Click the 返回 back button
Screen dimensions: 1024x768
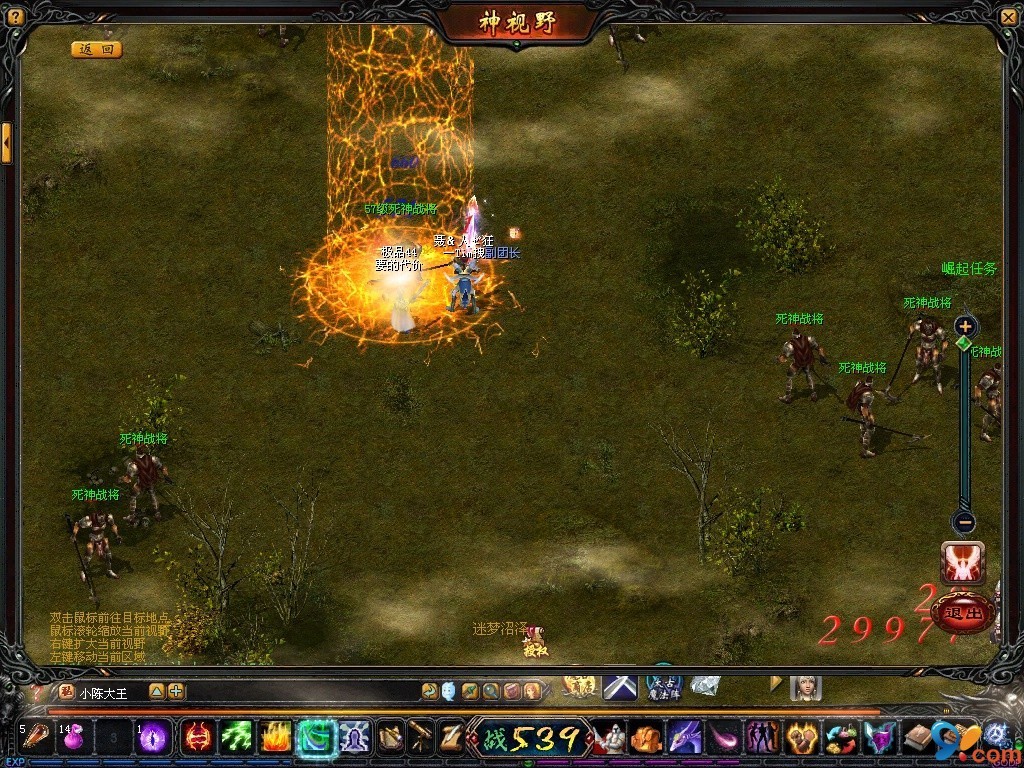pos(96,49)
